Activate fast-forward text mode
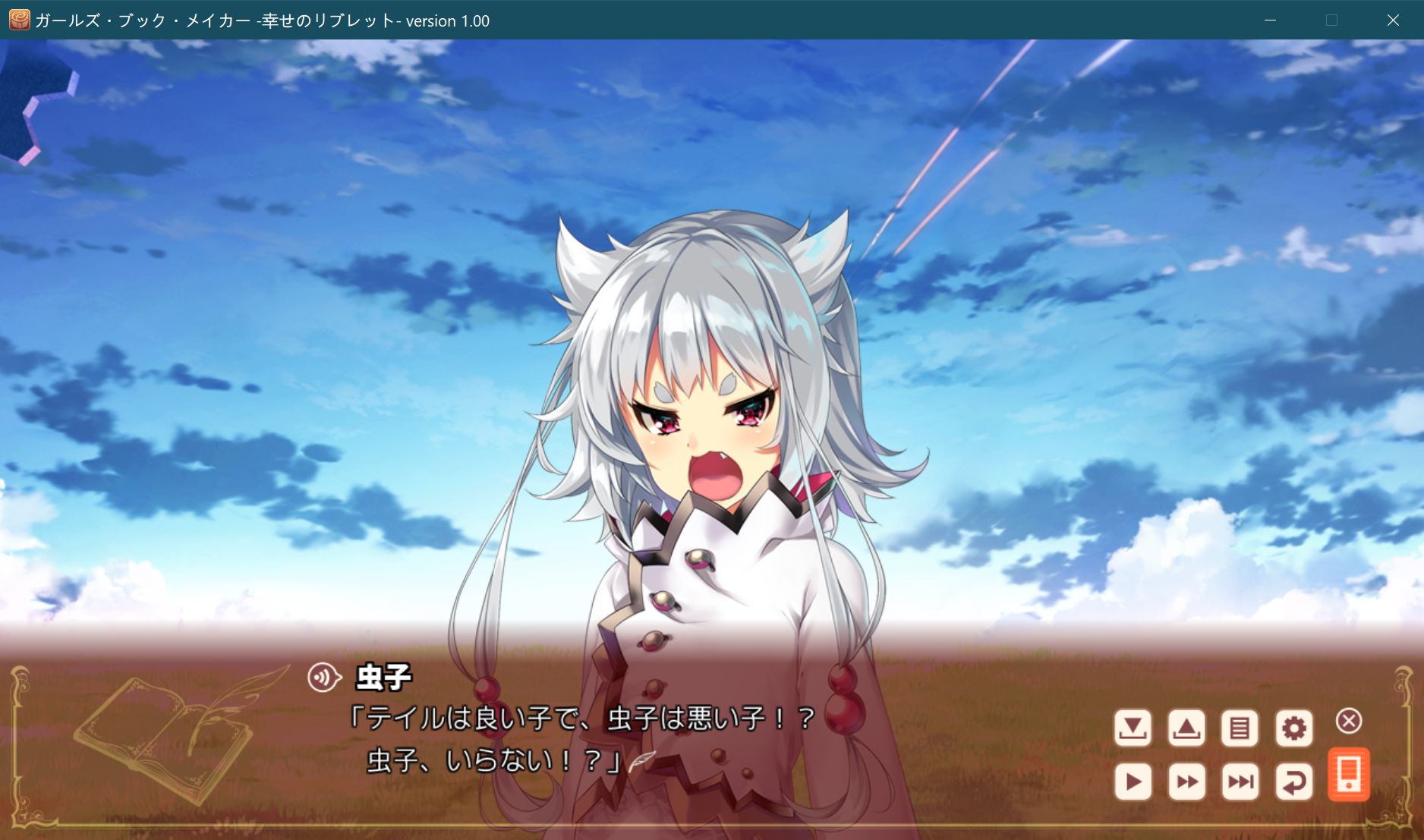 (x=1186, y=779)
